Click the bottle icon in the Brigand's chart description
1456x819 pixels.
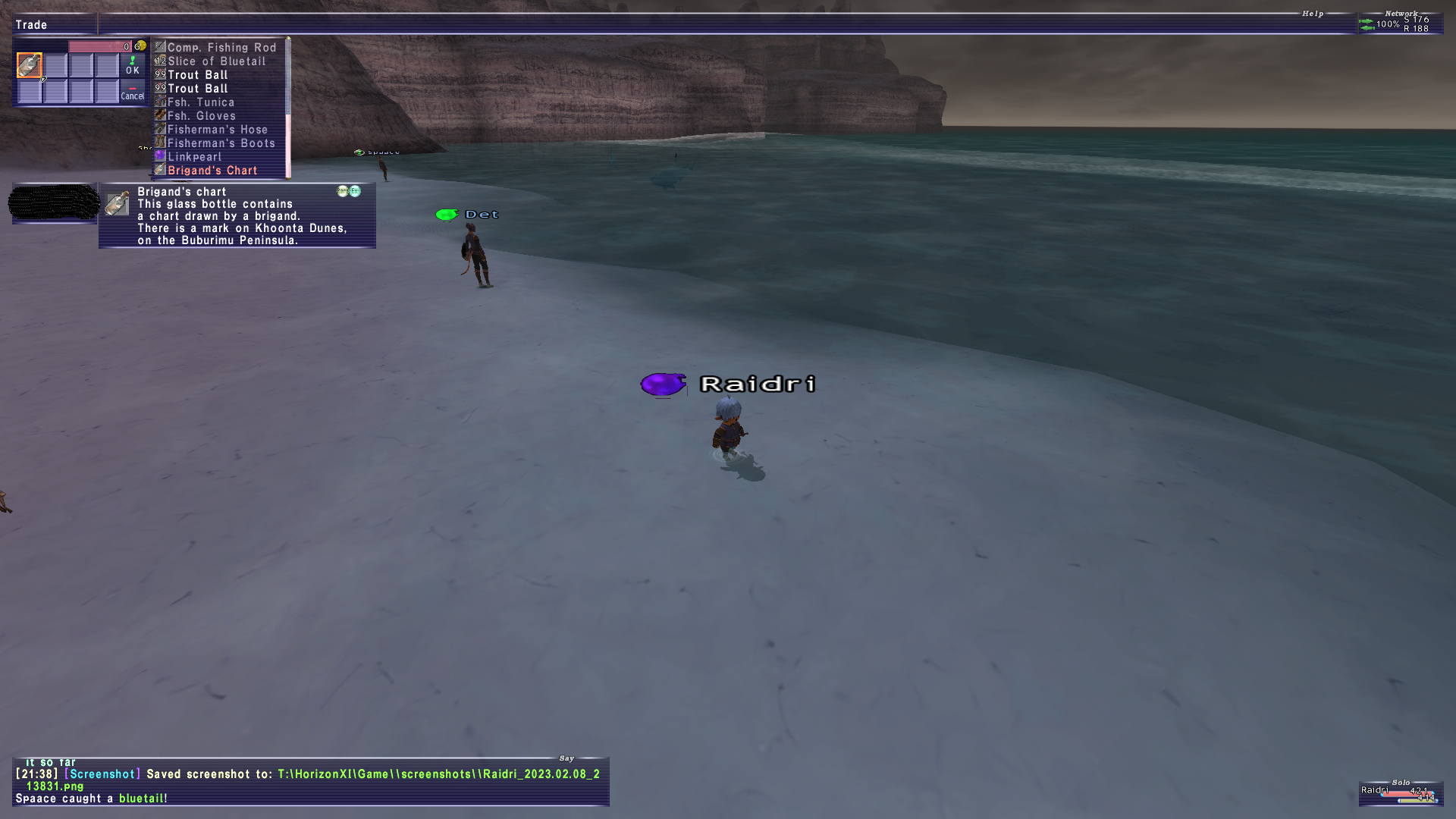118,203
